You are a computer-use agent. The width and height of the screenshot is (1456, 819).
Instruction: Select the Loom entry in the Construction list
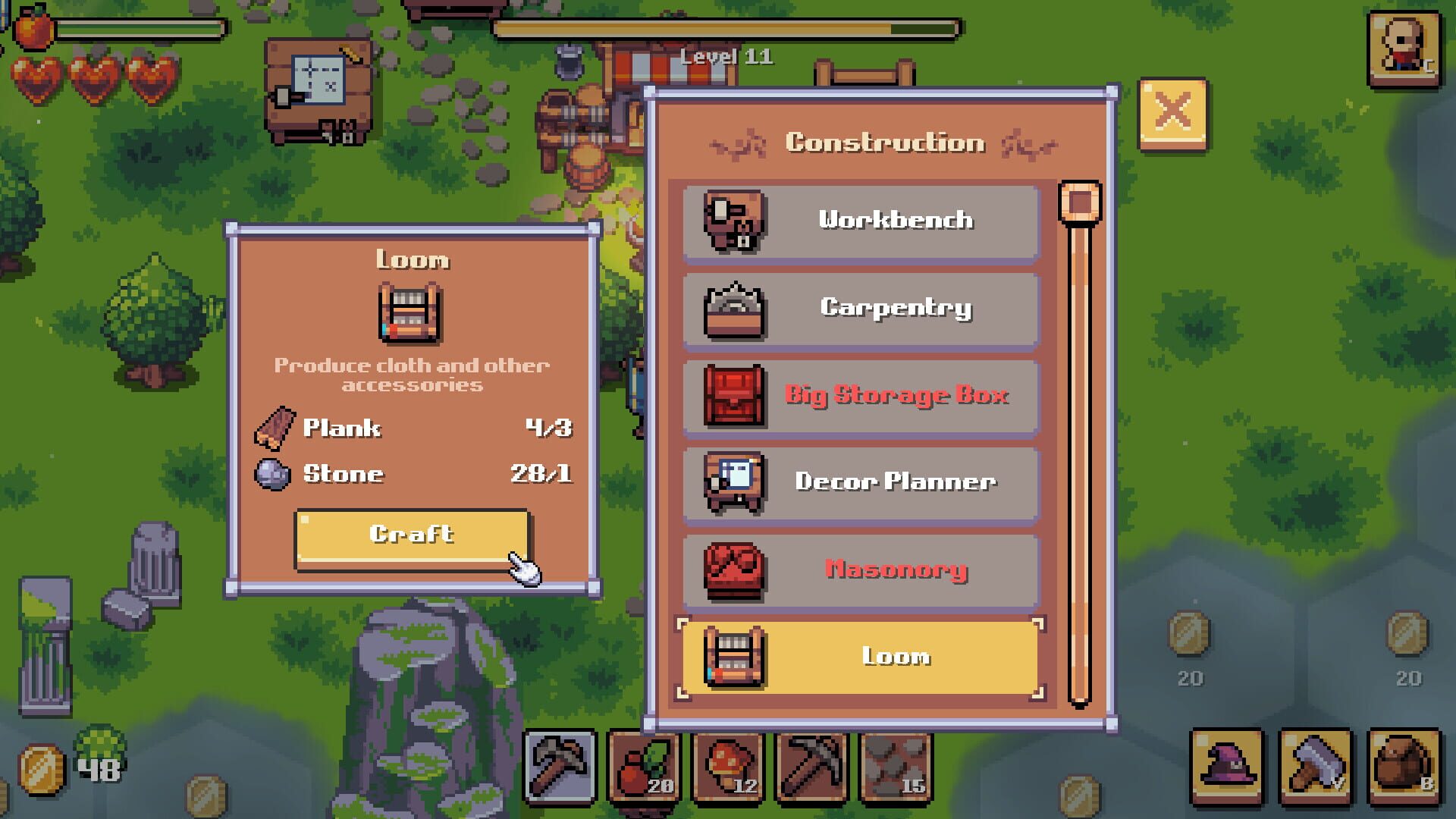pos(861,658)
